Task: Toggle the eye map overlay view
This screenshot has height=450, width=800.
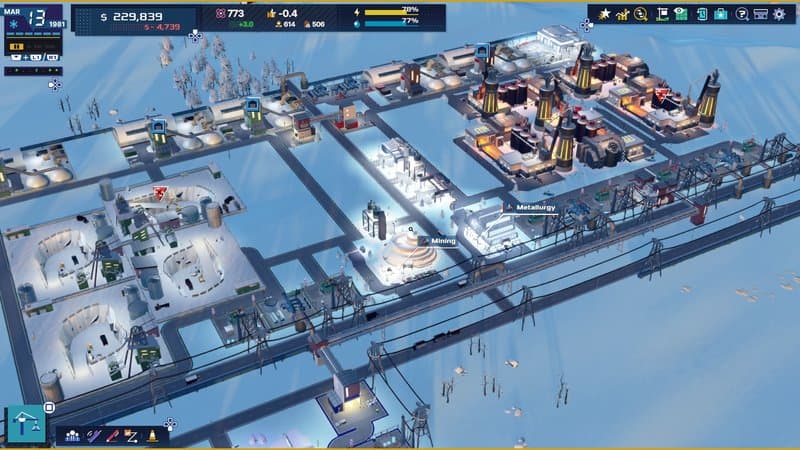Action: [681, 14]
